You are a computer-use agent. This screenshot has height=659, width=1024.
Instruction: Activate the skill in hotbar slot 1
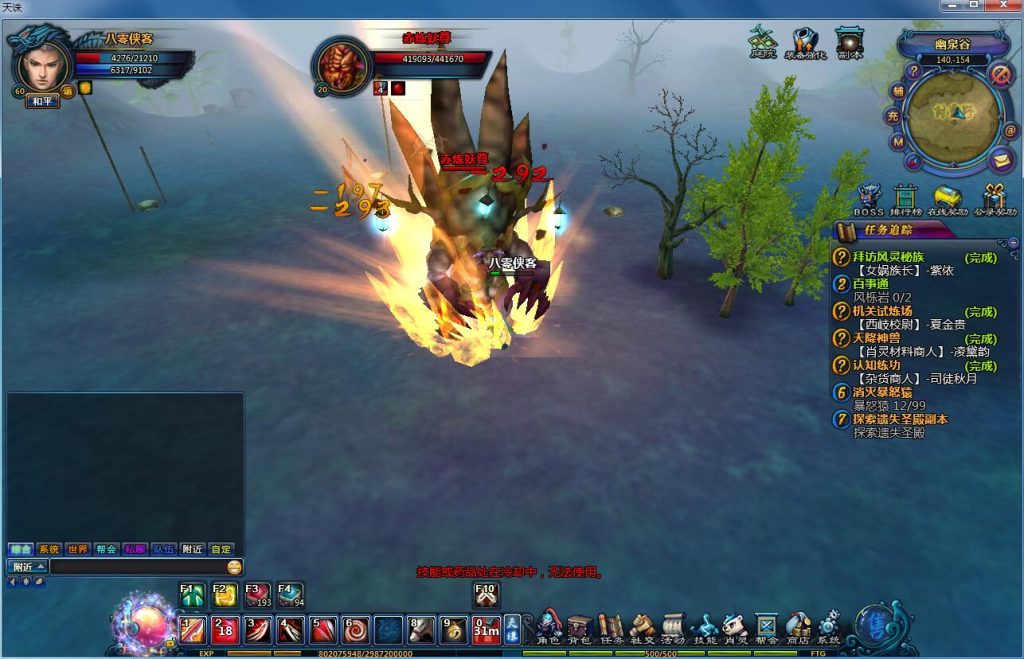coord(192,630)
